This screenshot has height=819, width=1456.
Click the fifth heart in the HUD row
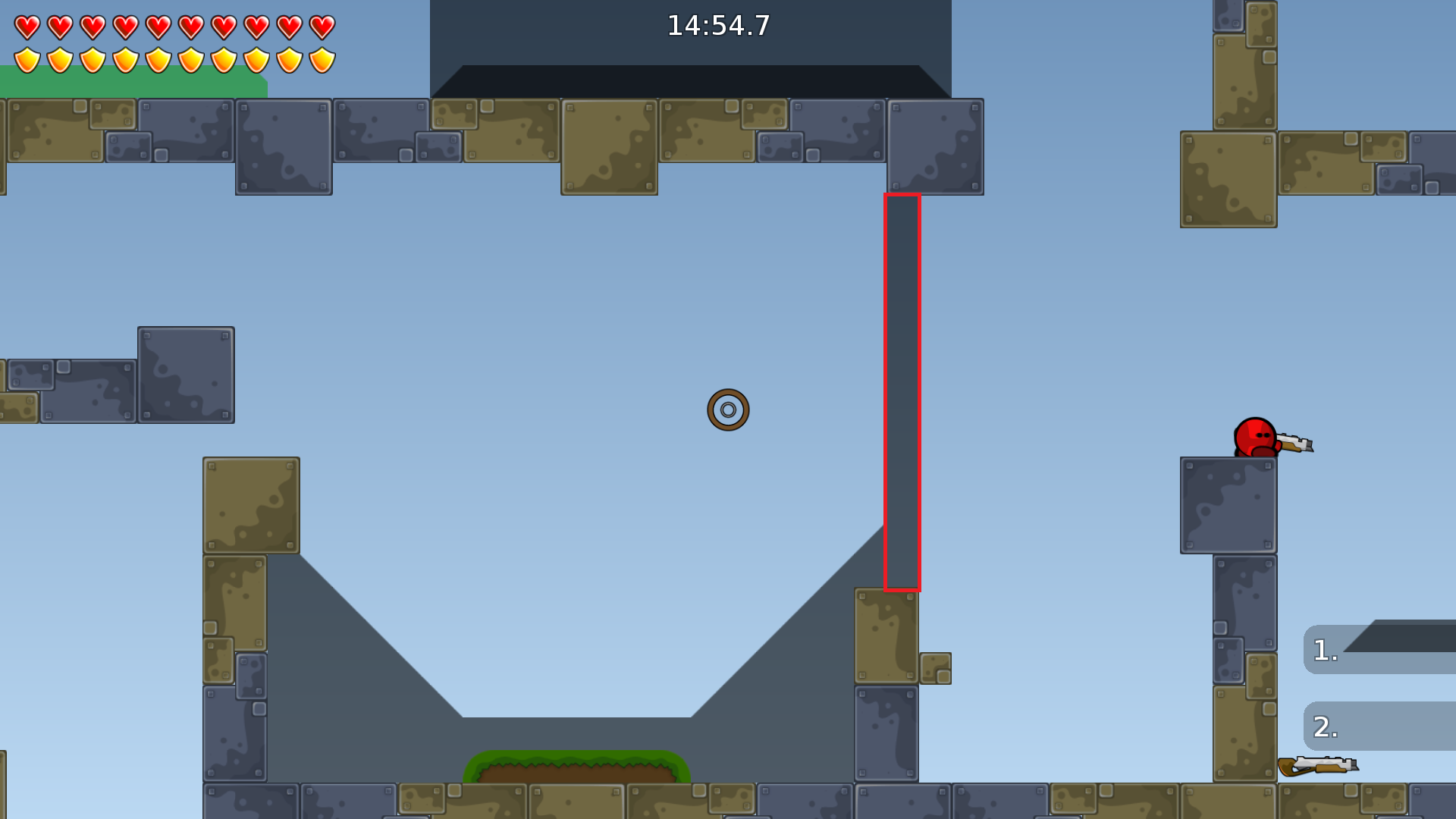[158, 25]
